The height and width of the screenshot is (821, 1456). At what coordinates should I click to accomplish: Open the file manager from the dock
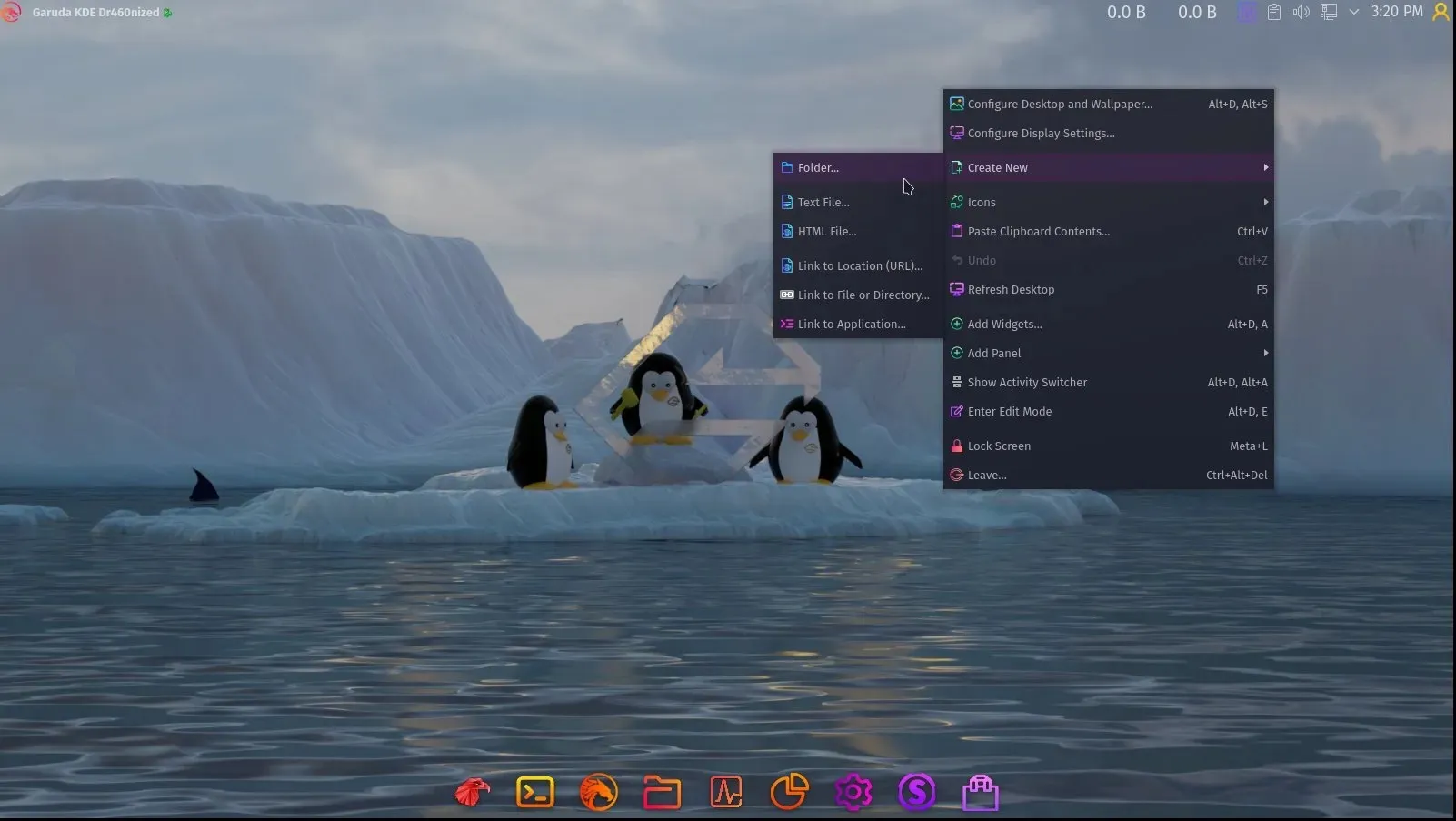coord(662,791)
